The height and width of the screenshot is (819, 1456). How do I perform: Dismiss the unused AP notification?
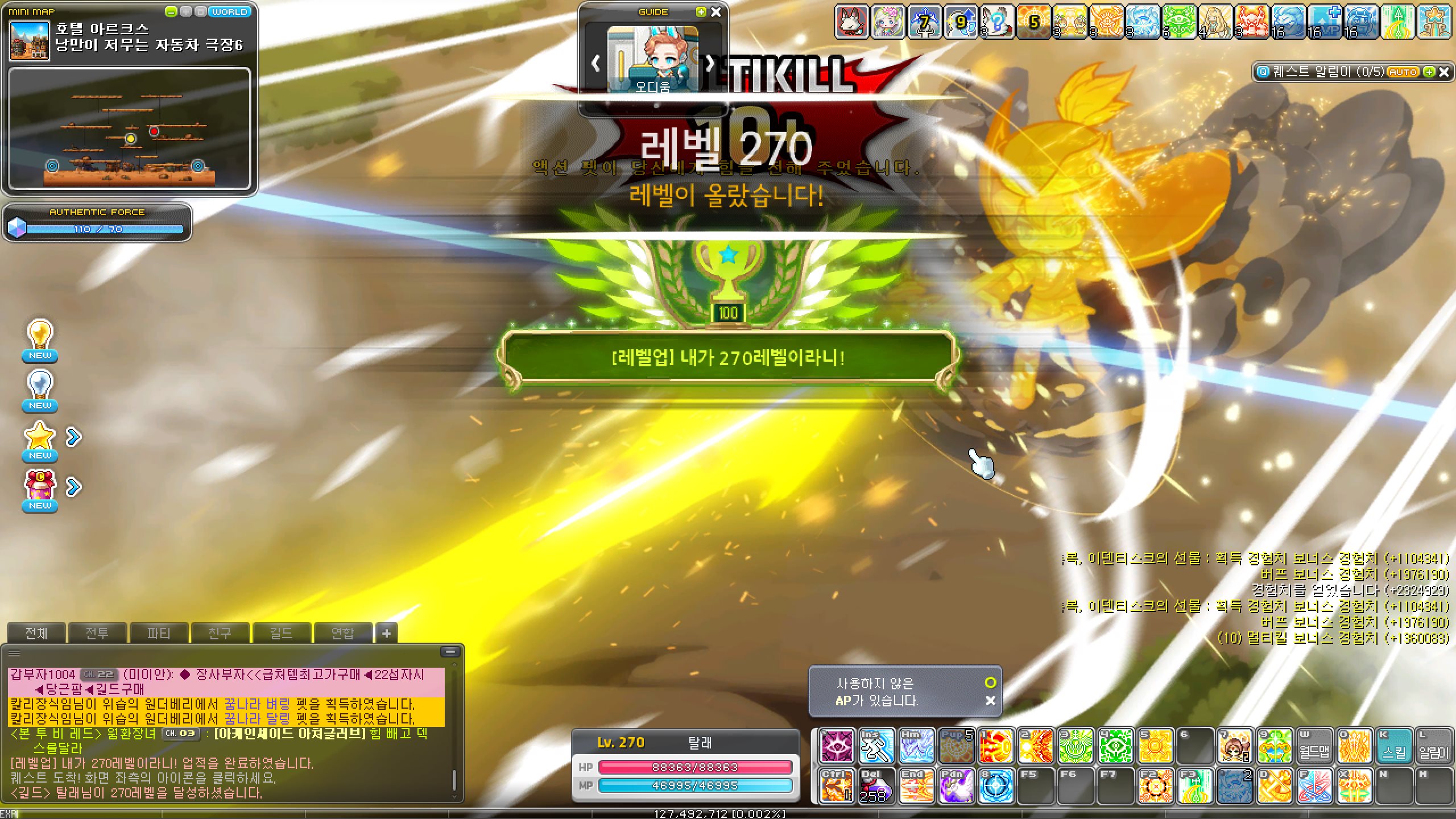990,701
